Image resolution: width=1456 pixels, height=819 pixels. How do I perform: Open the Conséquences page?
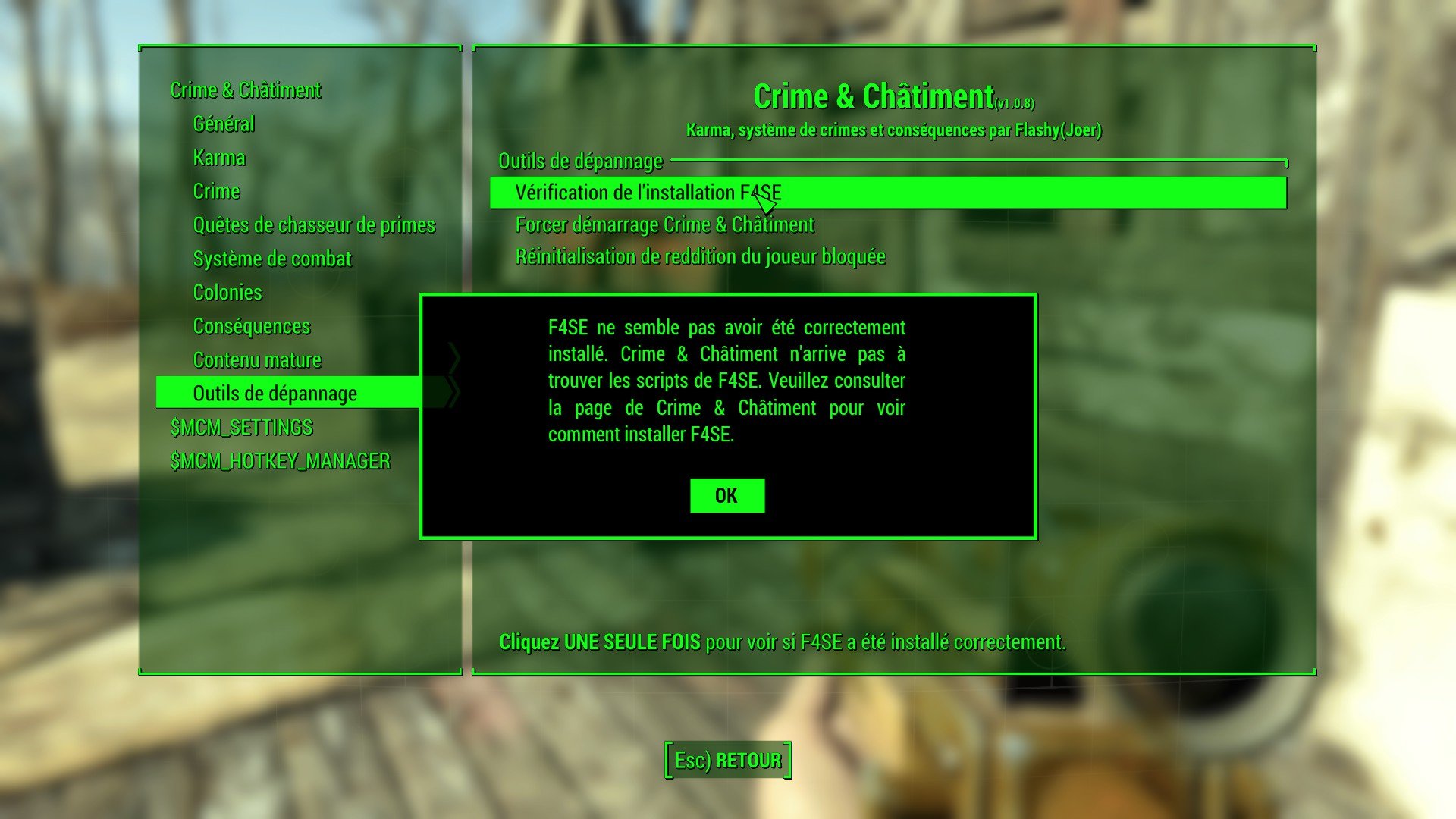click(252, 326)
